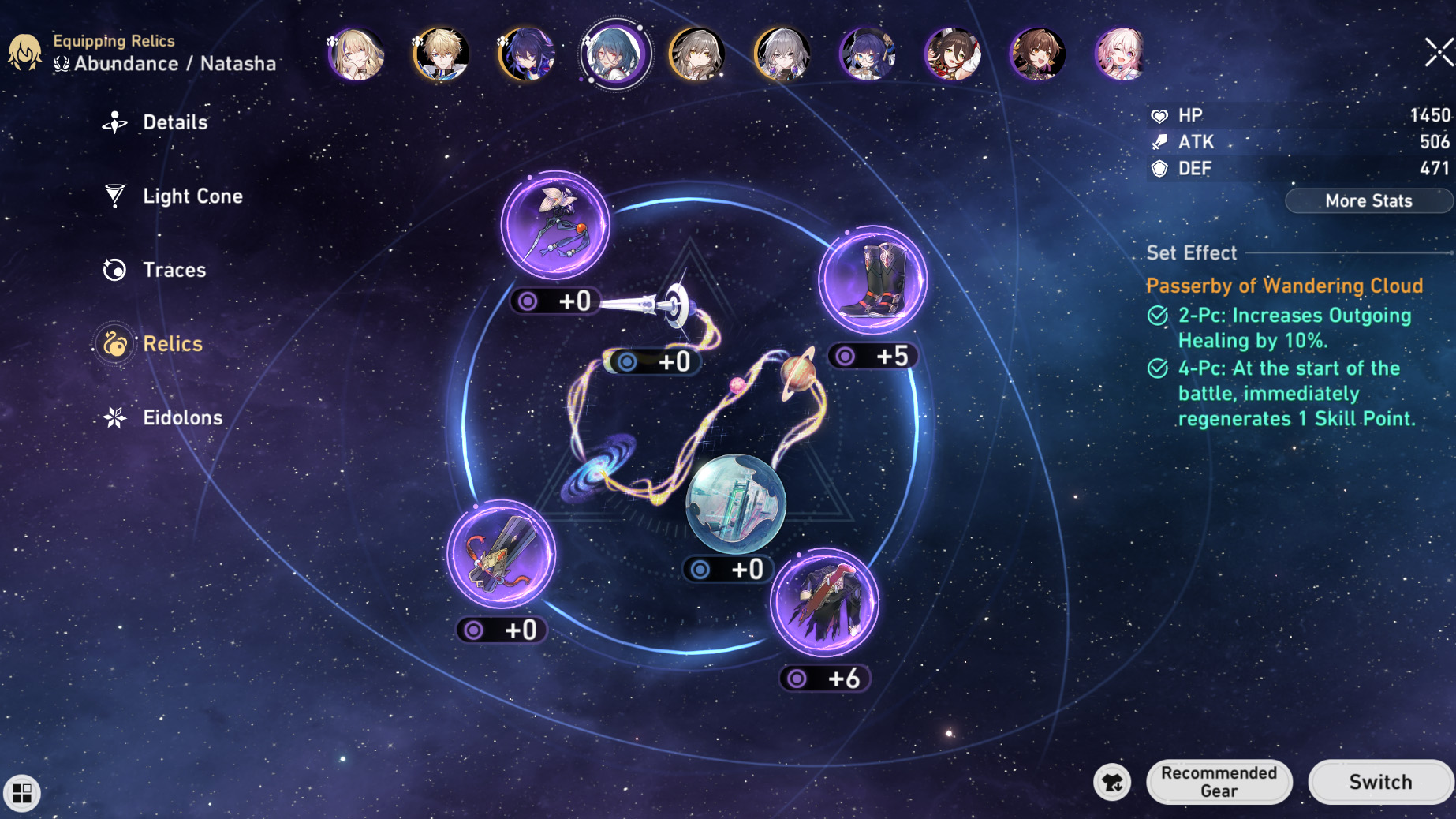
Task: Close the relics screen
Action: [x=1439, y=53]
